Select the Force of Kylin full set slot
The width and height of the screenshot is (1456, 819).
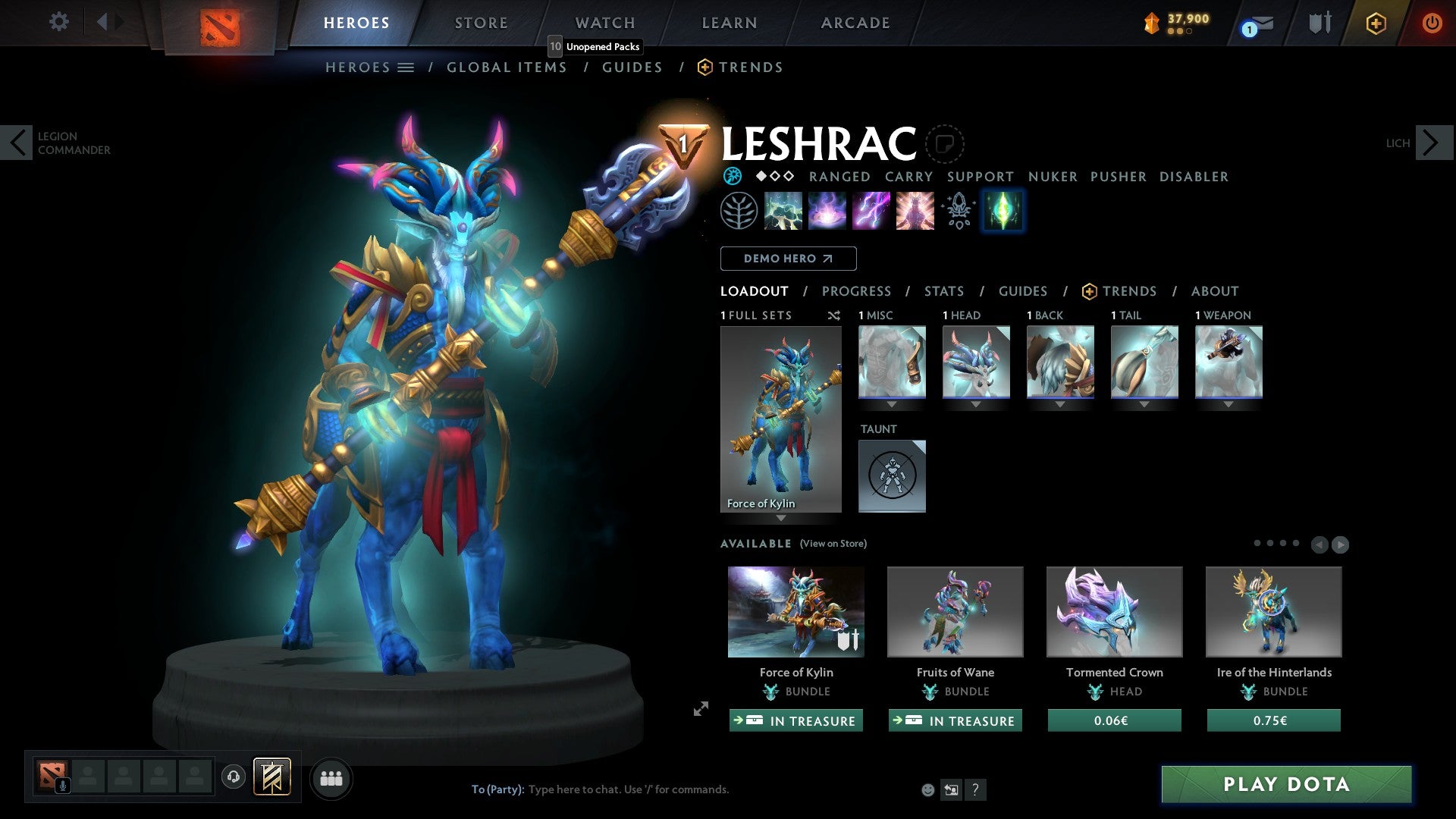(780, 419)
